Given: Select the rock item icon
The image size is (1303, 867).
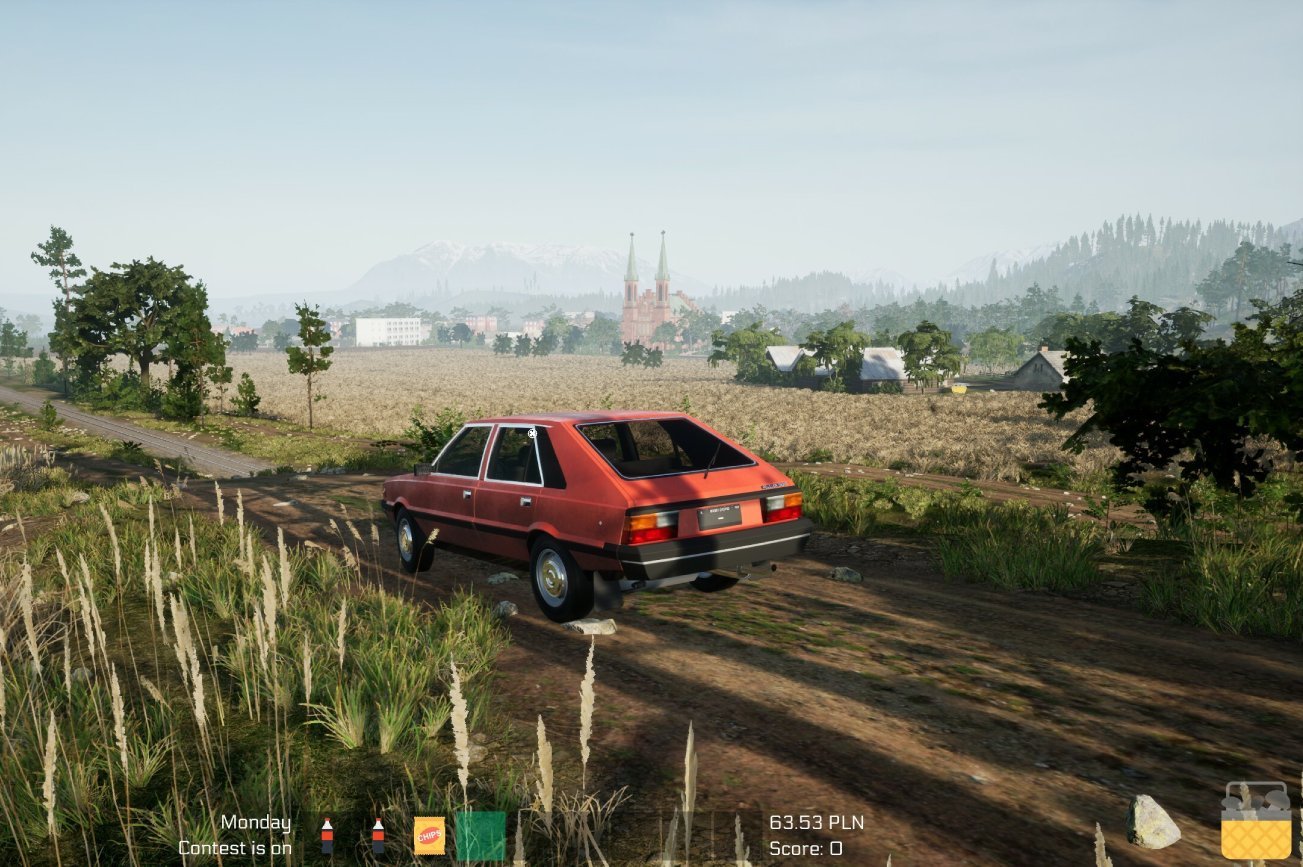Looking at the screenshot, I should pos(1152,822).
